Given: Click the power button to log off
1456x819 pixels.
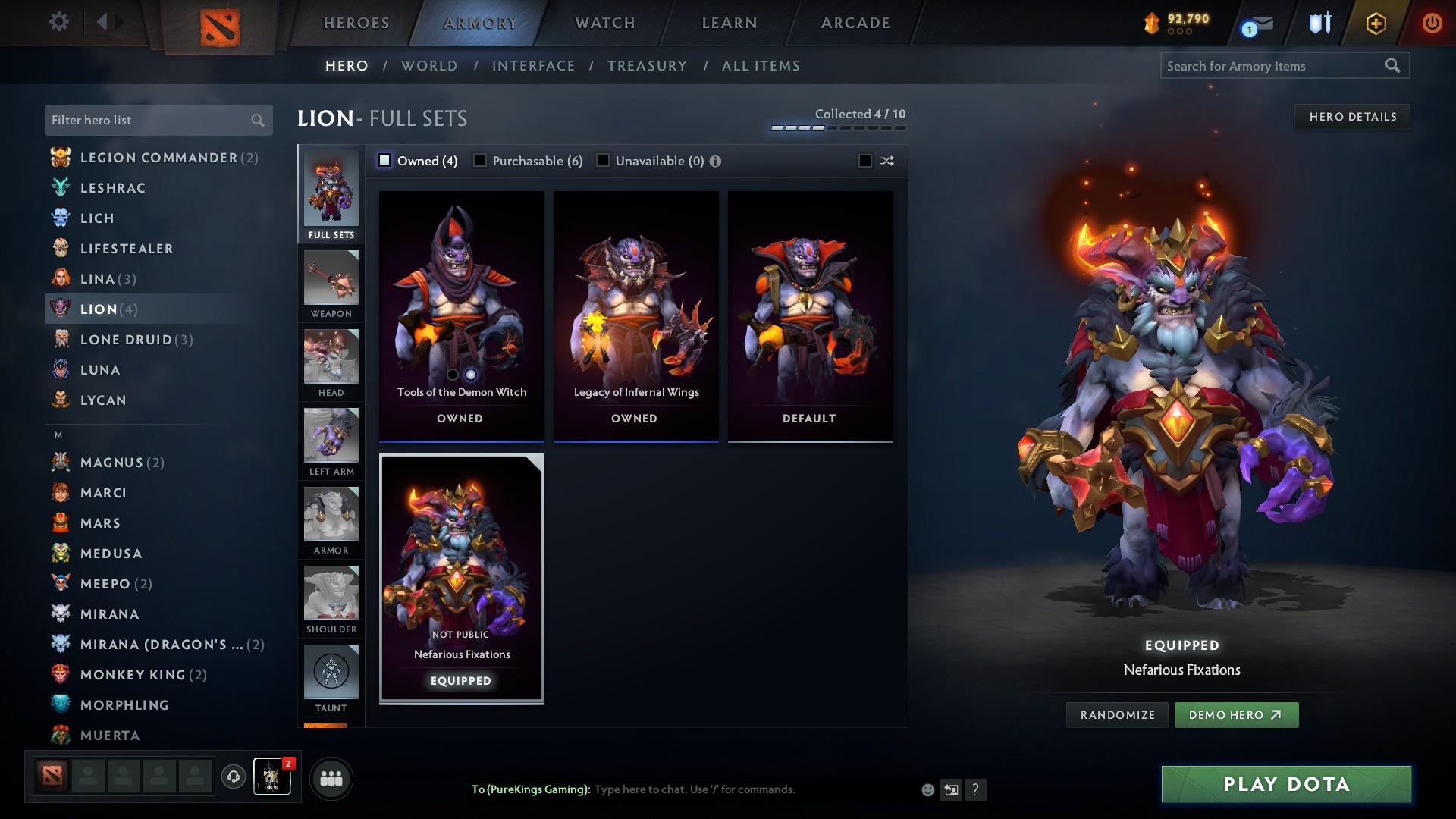Looking at the screenshot, I should [x=1432, y=22].
